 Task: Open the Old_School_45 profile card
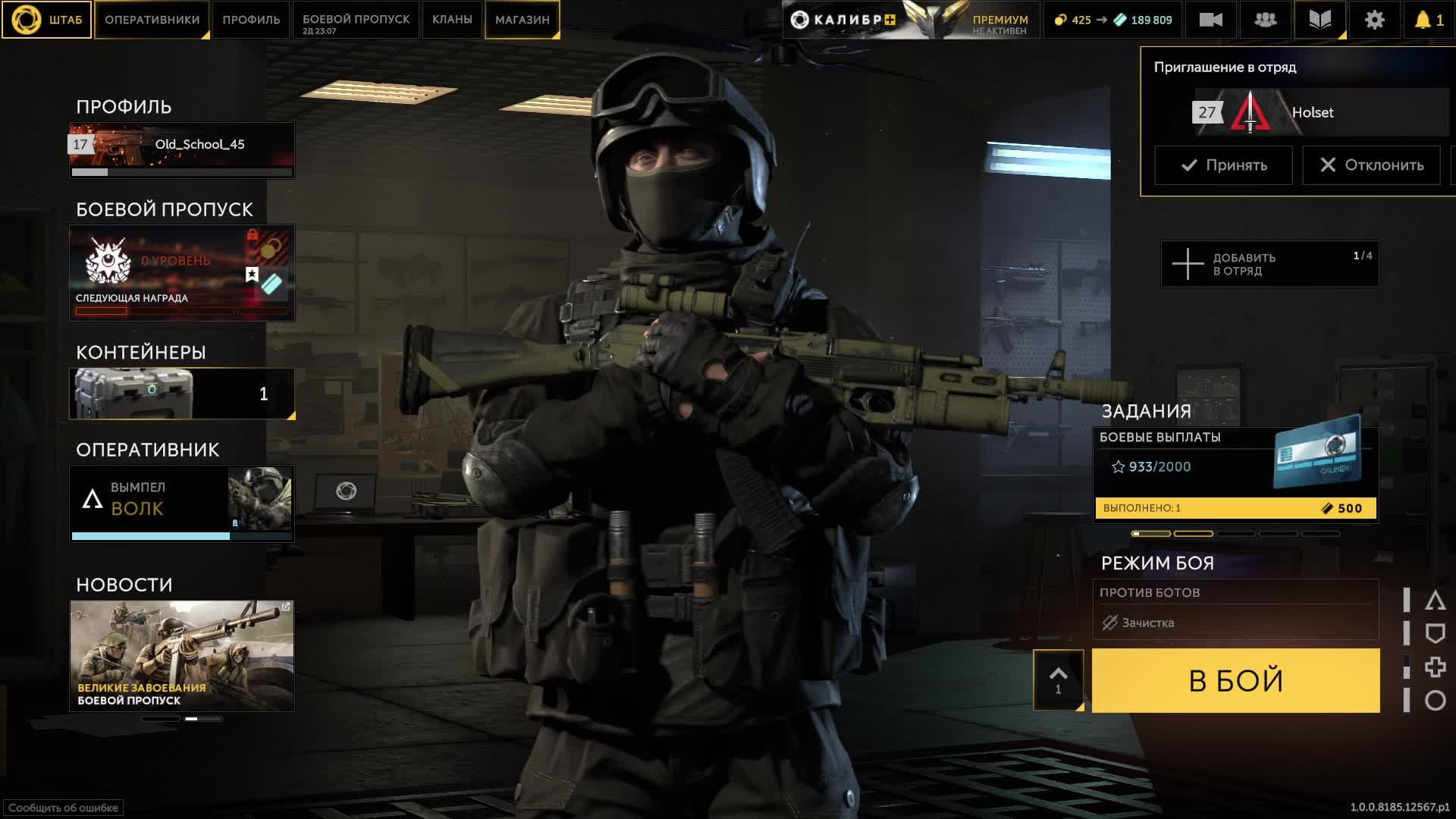coord(182,149)
